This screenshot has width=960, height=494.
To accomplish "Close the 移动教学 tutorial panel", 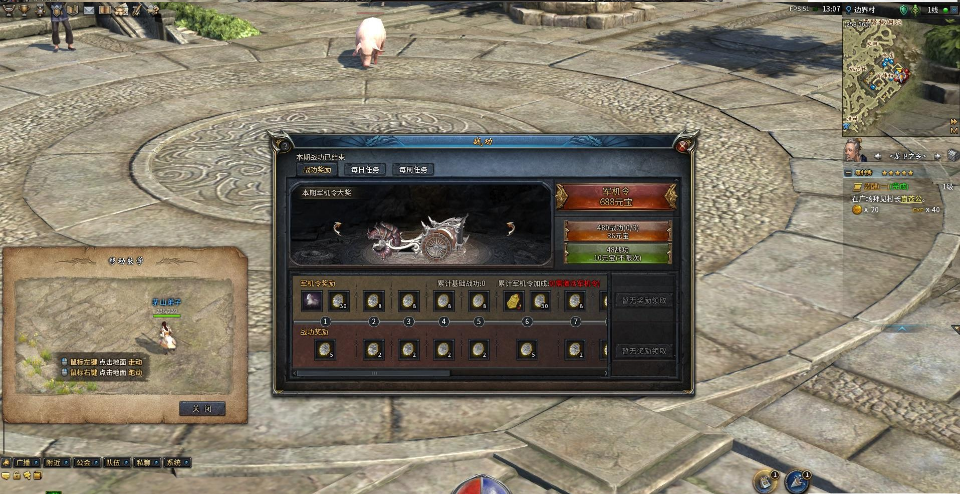I will point(202,408).
